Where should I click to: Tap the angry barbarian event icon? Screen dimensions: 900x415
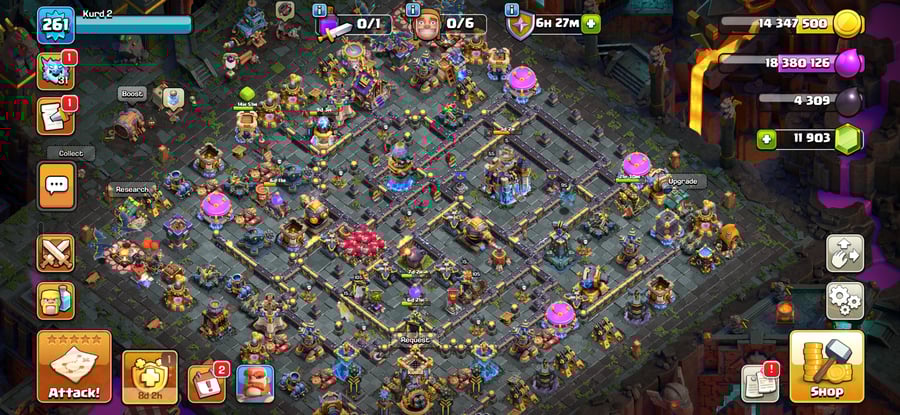click(255, 383)
